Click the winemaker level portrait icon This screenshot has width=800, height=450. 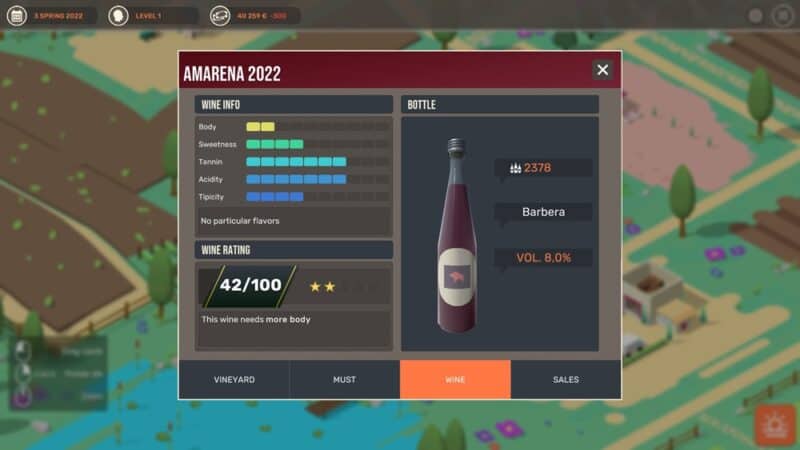[x=119, y=16]
